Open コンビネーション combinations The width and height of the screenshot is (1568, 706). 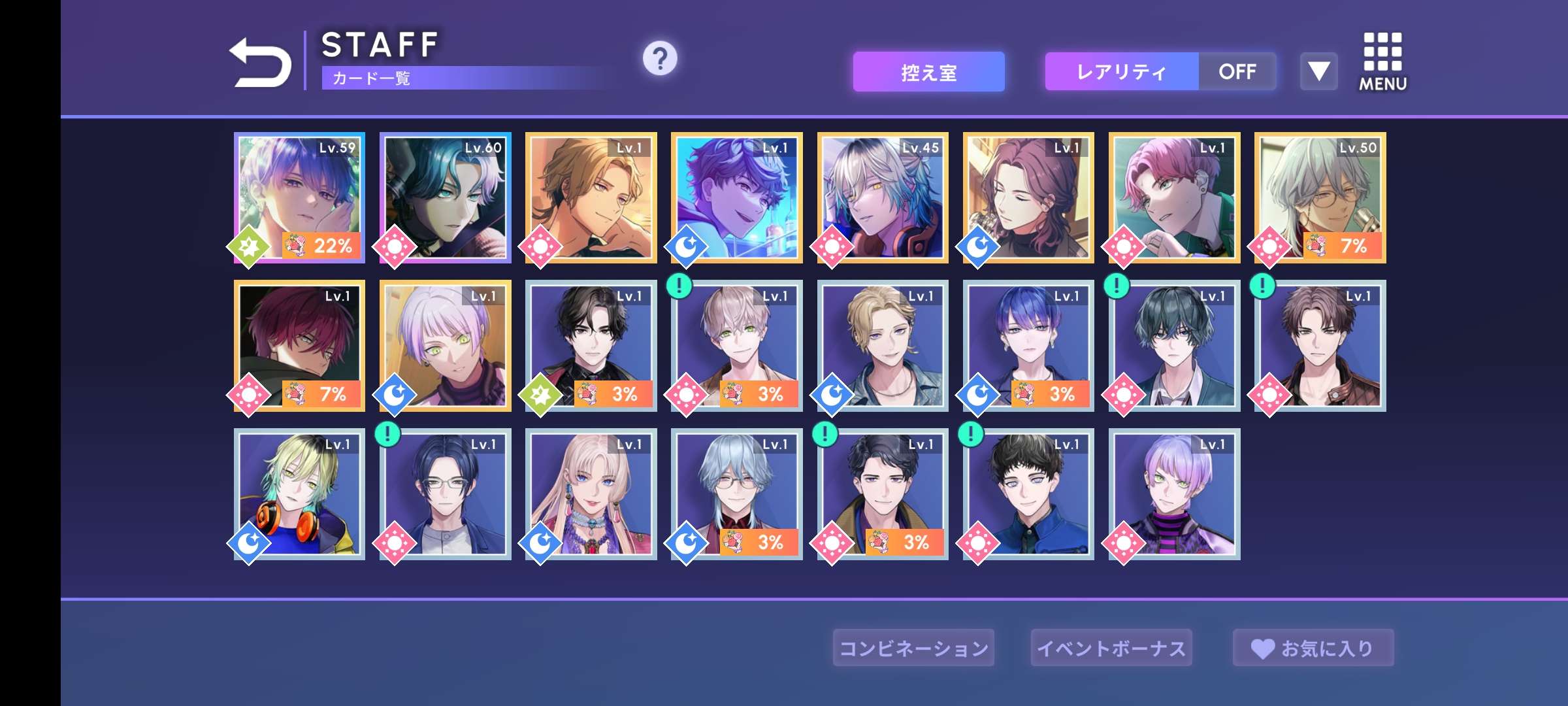click(913, 648)
